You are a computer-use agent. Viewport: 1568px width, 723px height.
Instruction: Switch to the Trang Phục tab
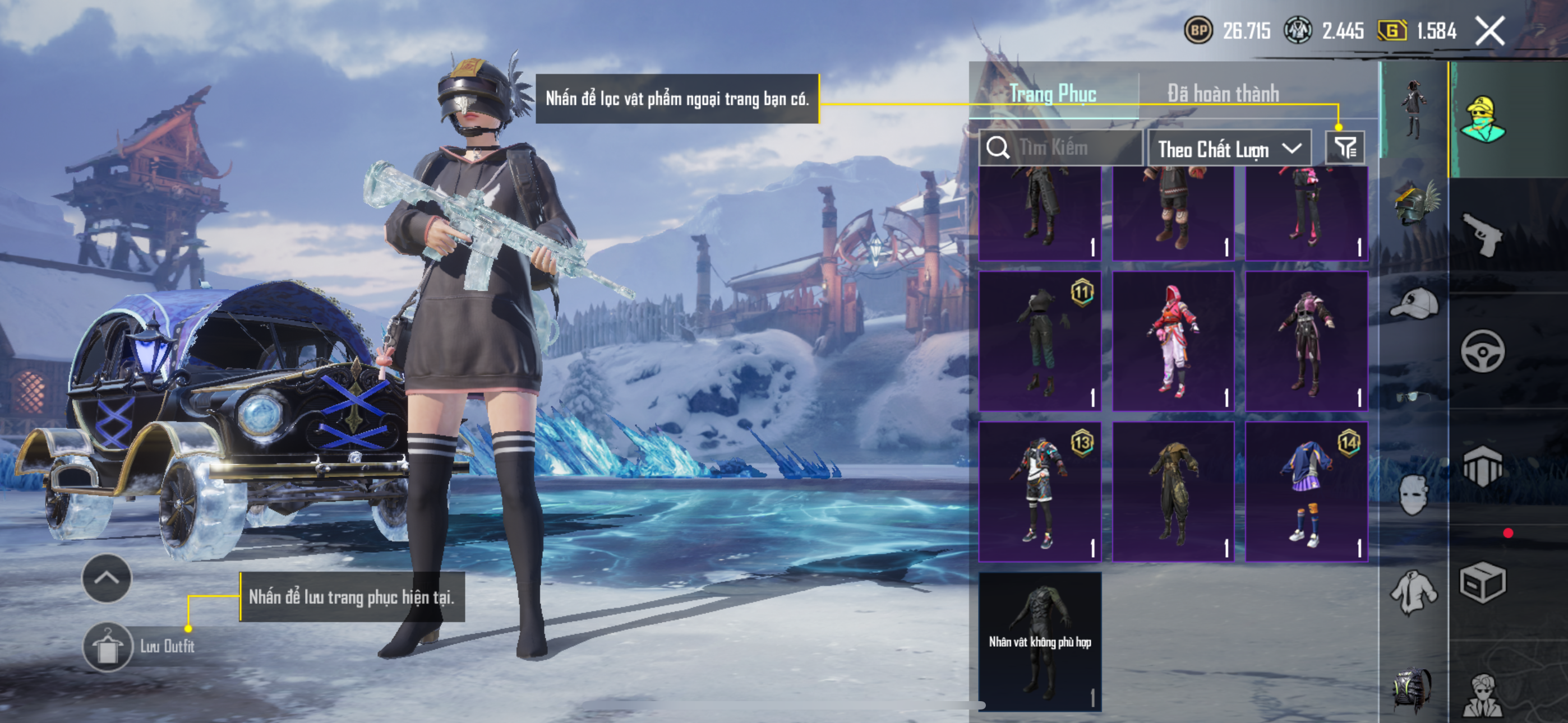1053,94
